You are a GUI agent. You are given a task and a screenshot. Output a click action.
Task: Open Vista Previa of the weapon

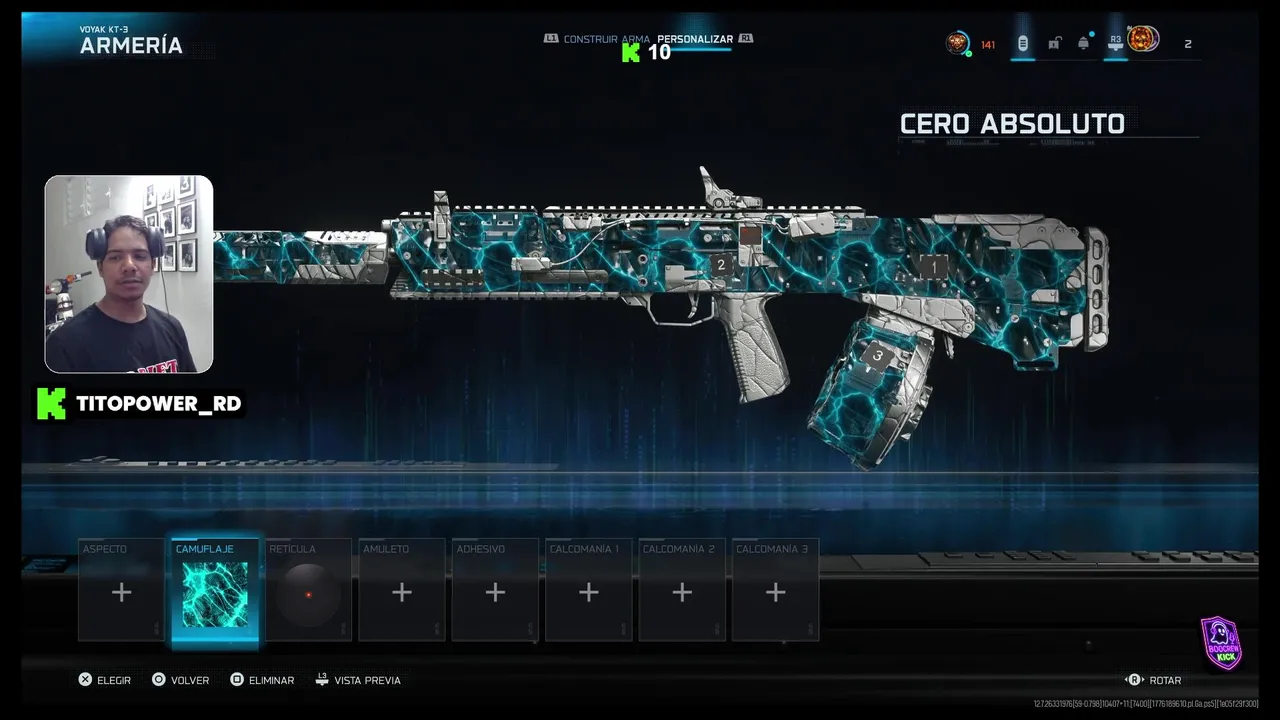[358, 680]
